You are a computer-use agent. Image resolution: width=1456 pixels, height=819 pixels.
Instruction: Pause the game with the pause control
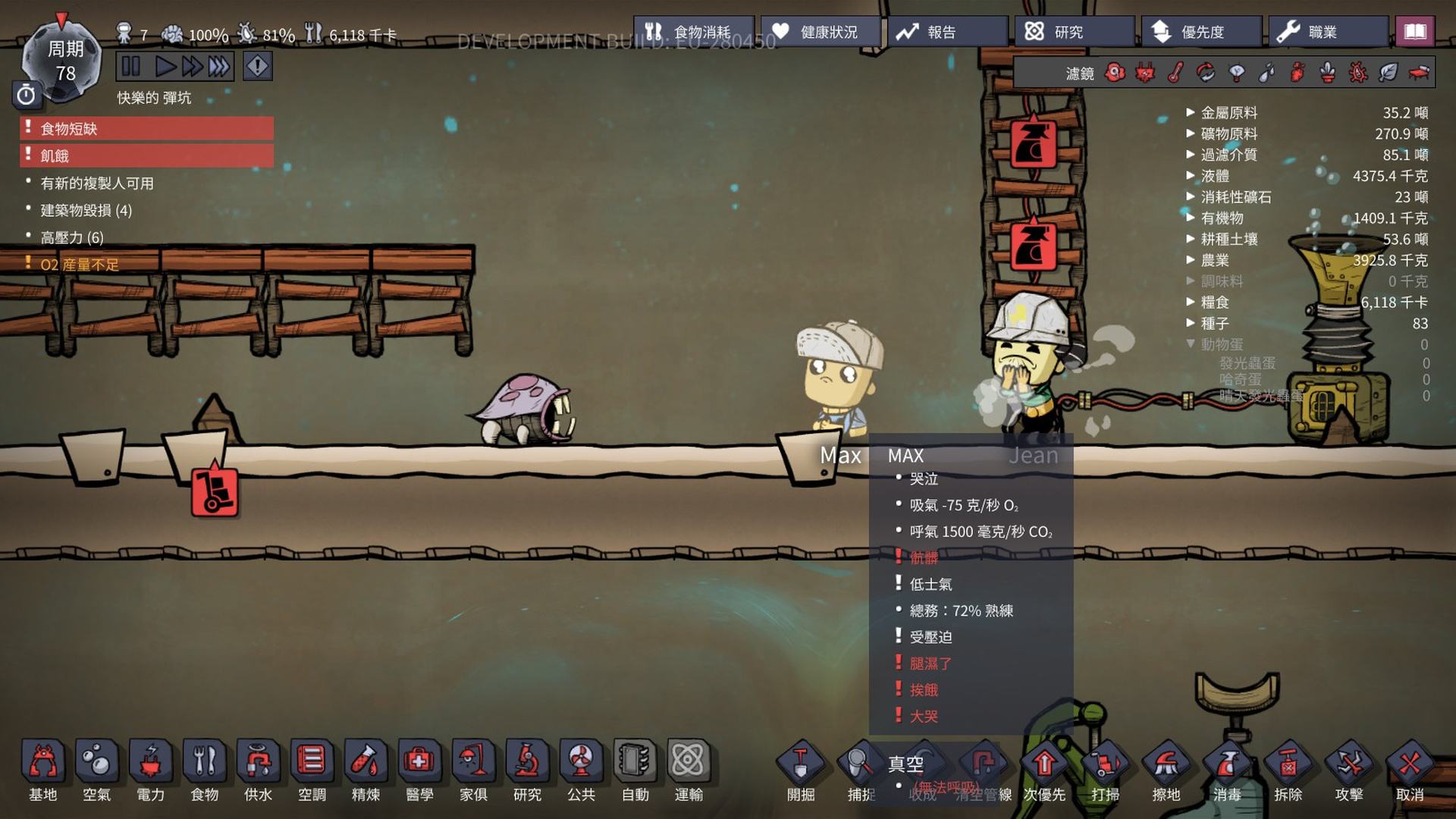click(x=130, y=67)
